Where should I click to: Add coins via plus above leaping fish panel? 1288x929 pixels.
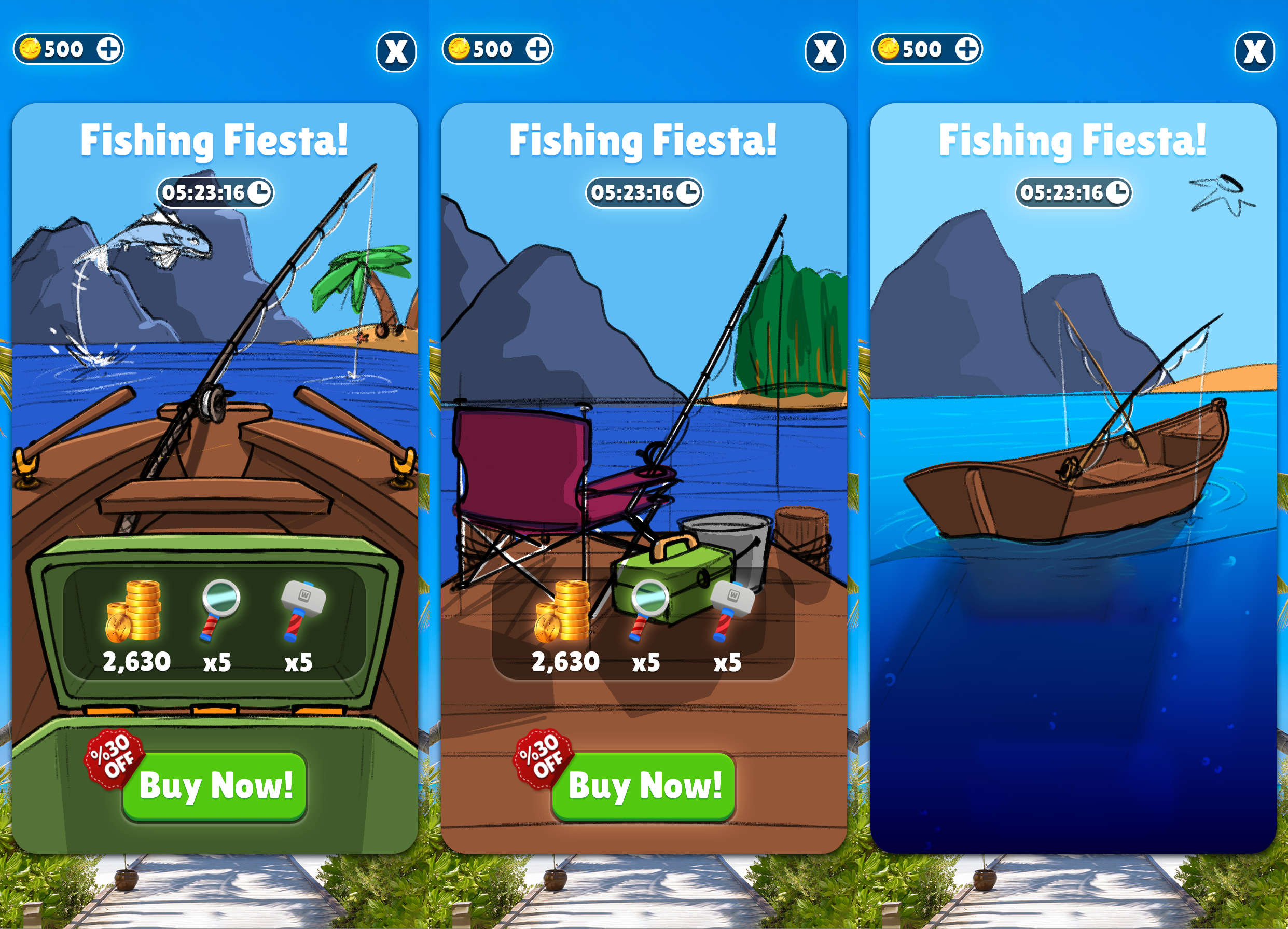(x=108, y=49)
